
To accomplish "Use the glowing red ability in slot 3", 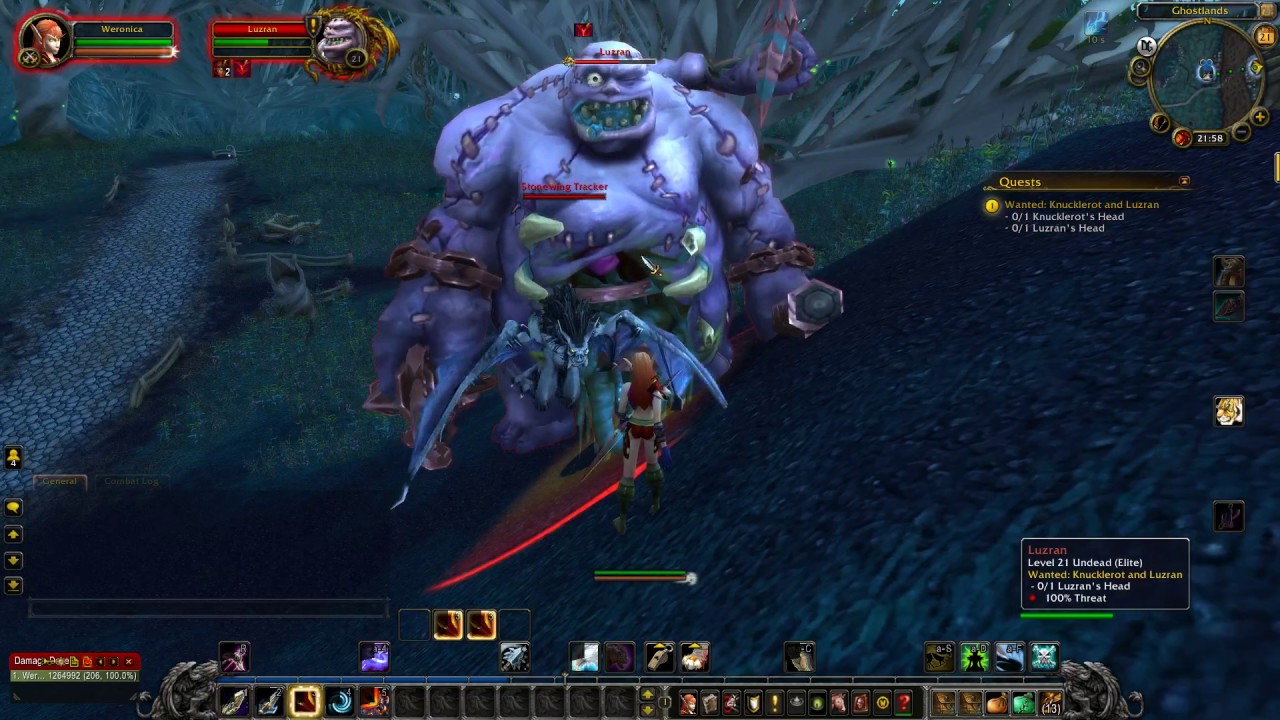I will (305, 702).
